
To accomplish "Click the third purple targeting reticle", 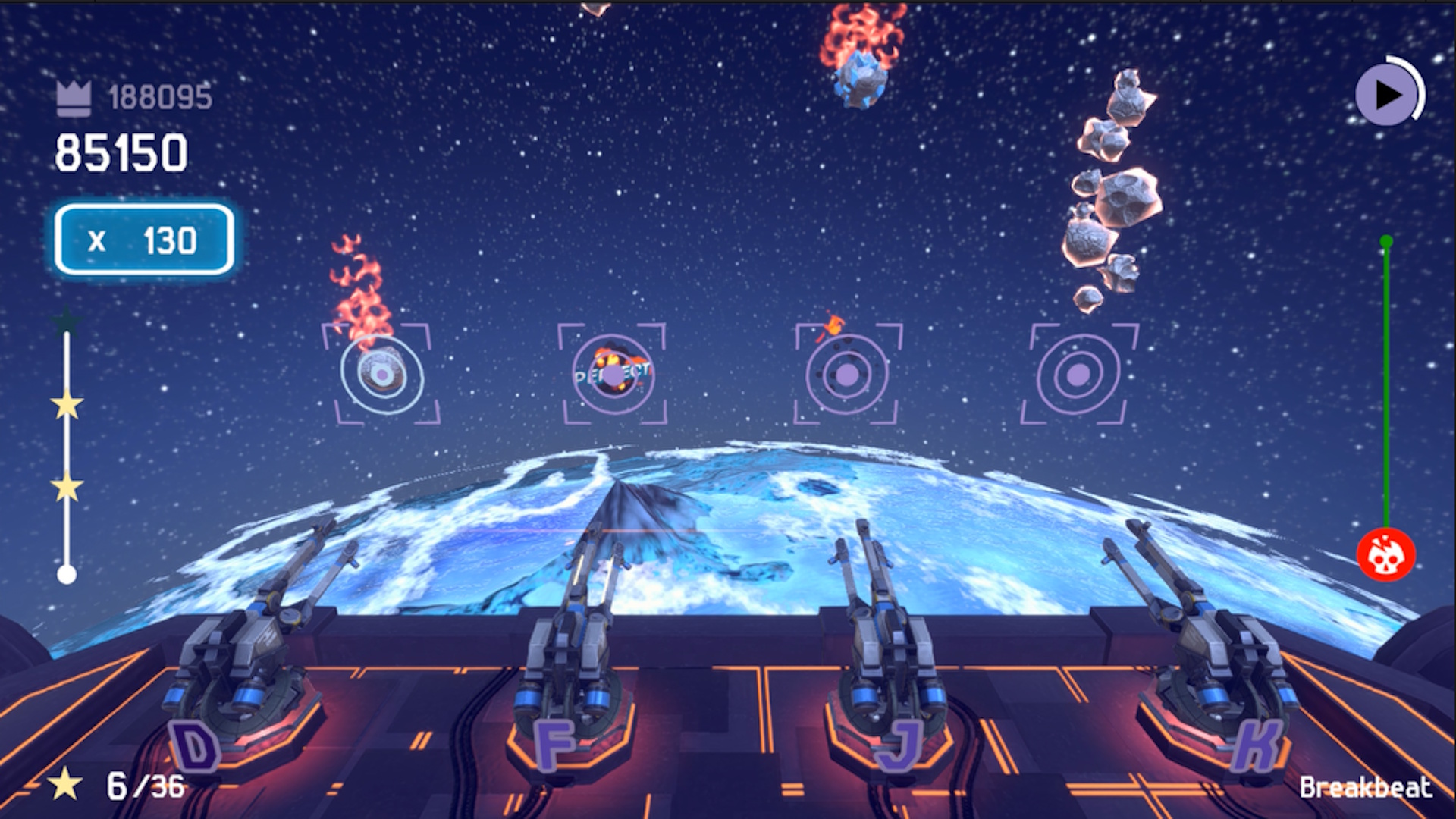I will tap(849, 373).
